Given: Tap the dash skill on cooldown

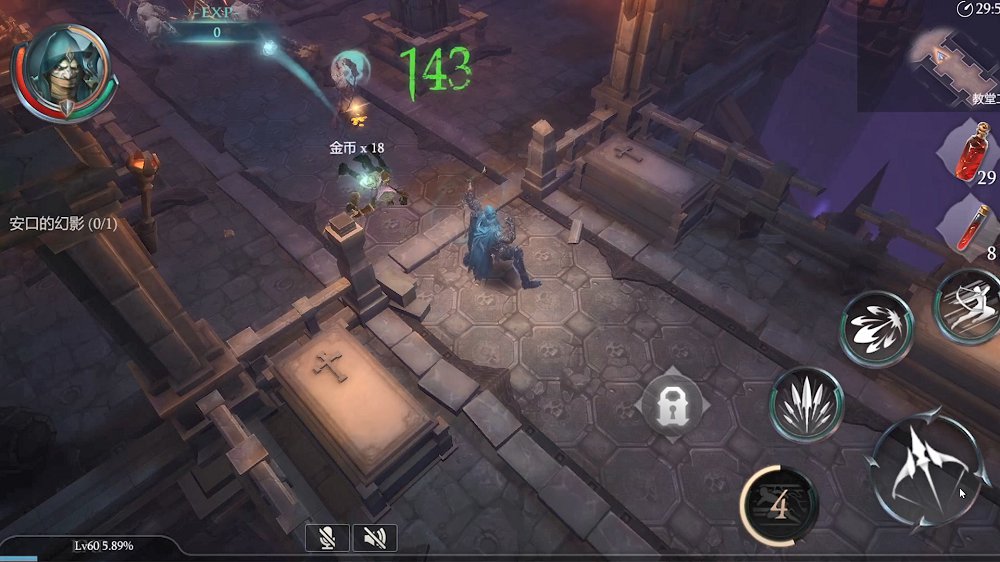Looking at the screenshot, I should coord(778,505).
